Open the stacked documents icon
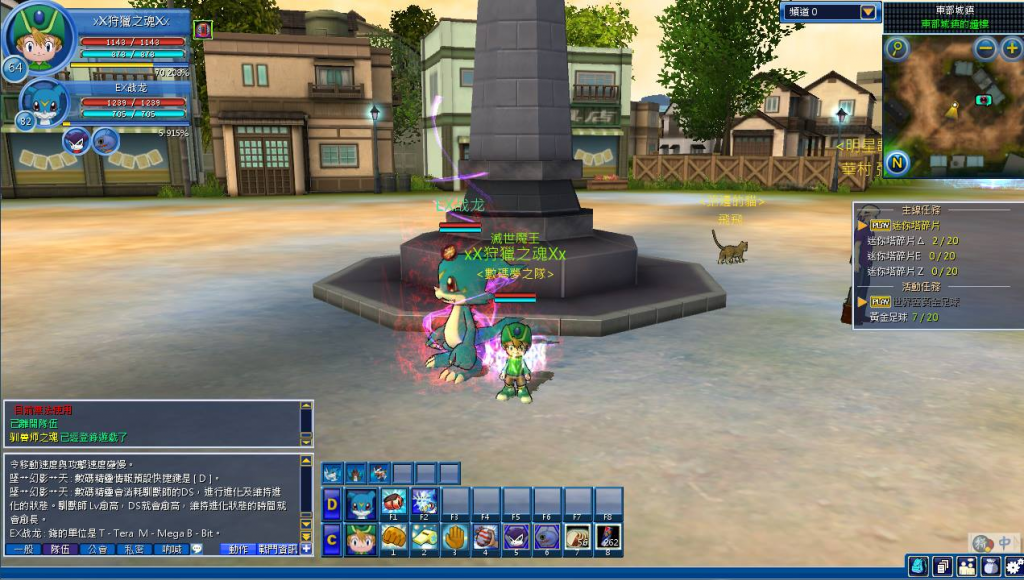This screenshot has height=580, width=1024. (x=942, y=567)
